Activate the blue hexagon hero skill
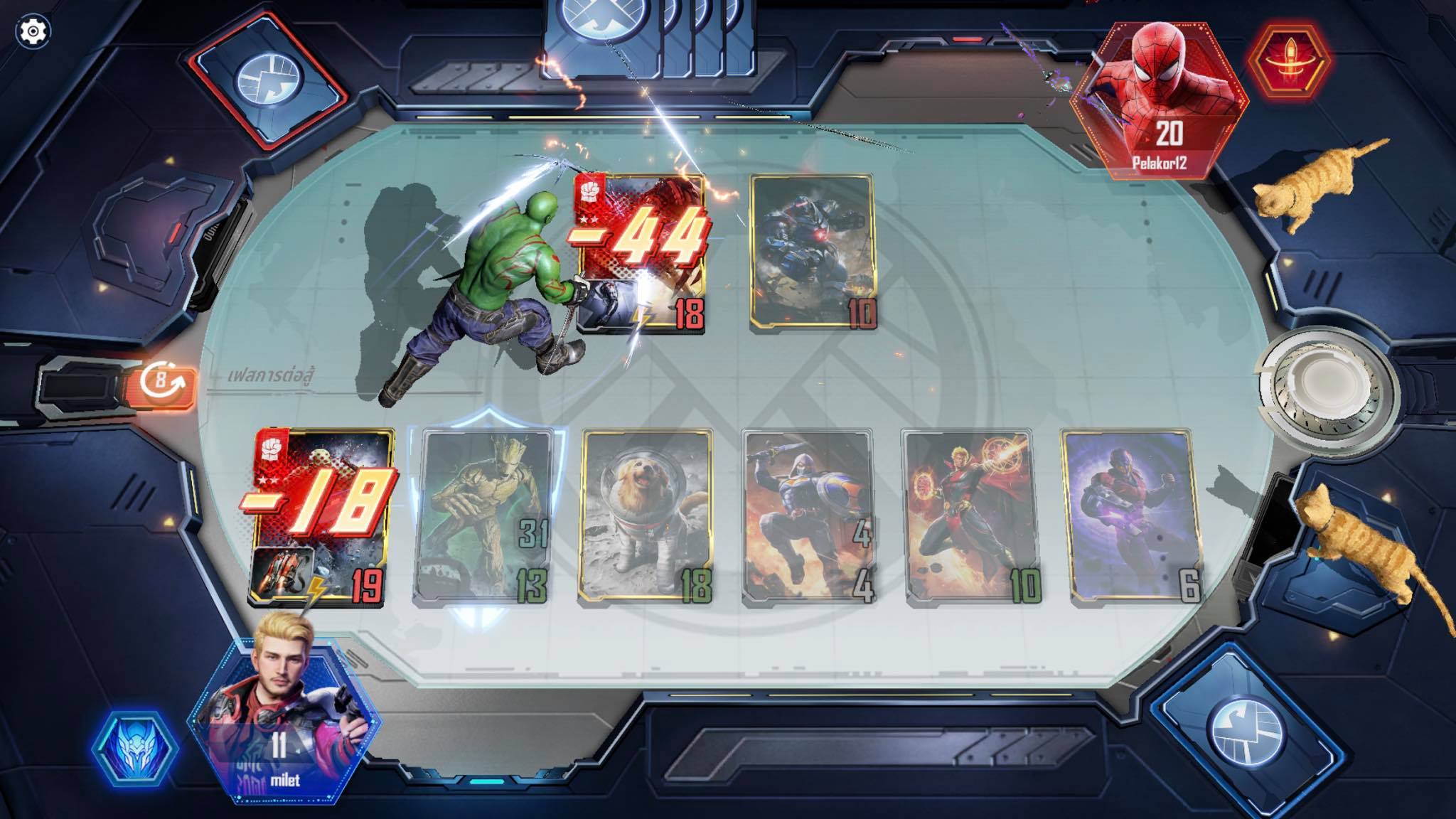Viewport: 1456px width, 819px height. coord(135,750)
